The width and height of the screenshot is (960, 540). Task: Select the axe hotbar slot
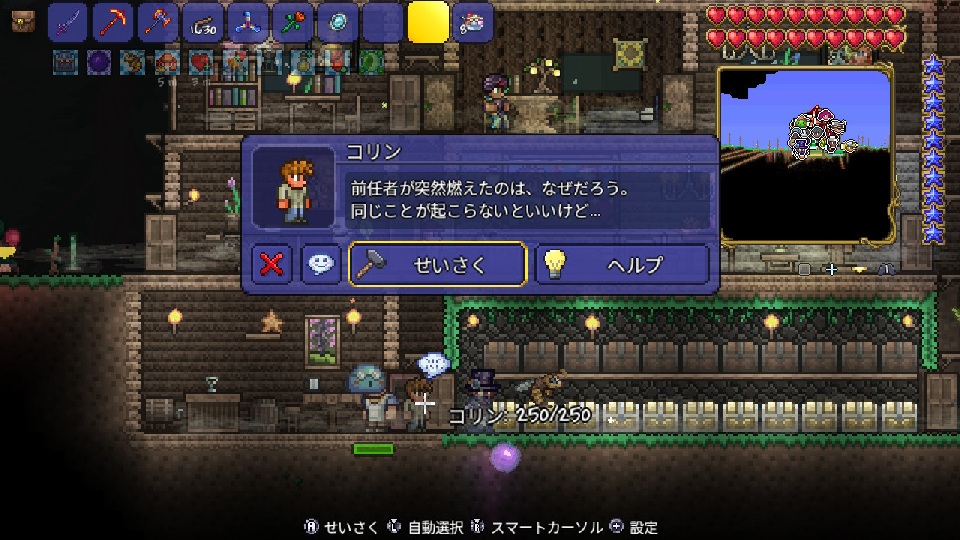click(x=156, y=22)
